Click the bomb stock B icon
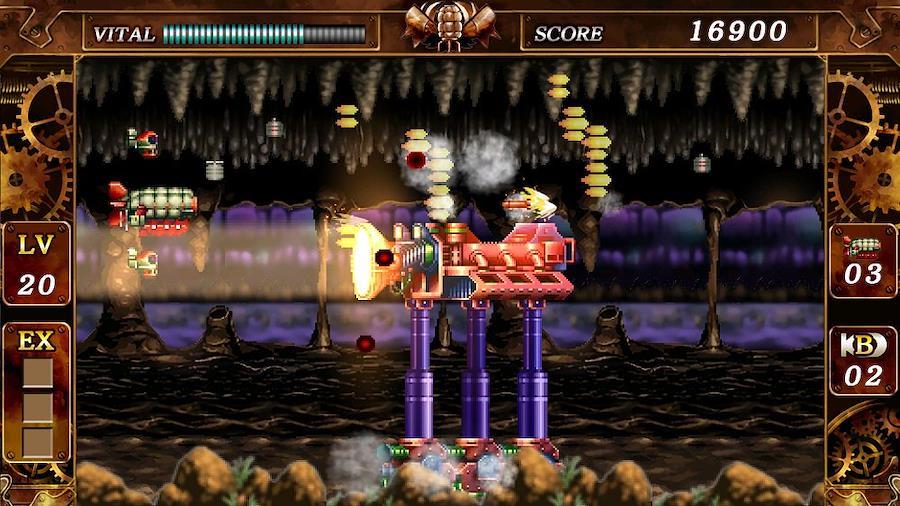 (x=862, y=344)
